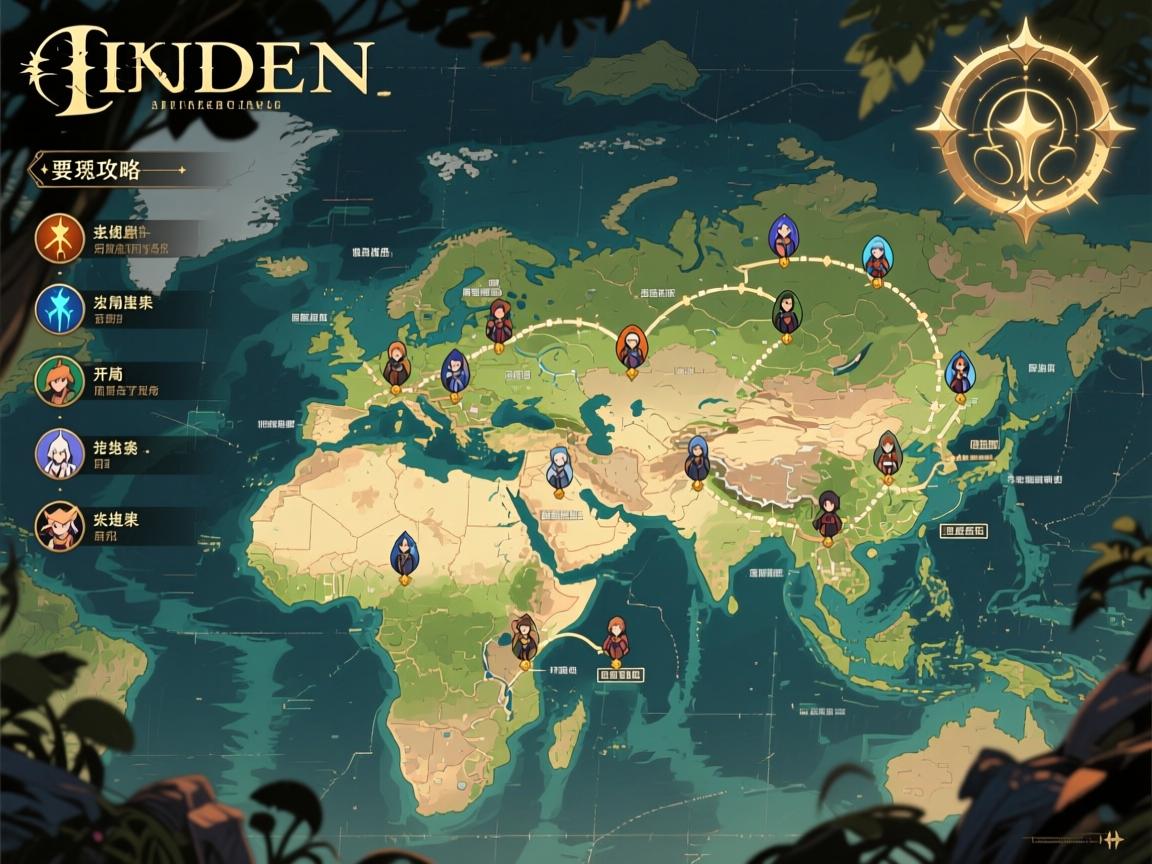Click the boxed location label near the Philippines

pyautogui.click(x=963, y=532)
